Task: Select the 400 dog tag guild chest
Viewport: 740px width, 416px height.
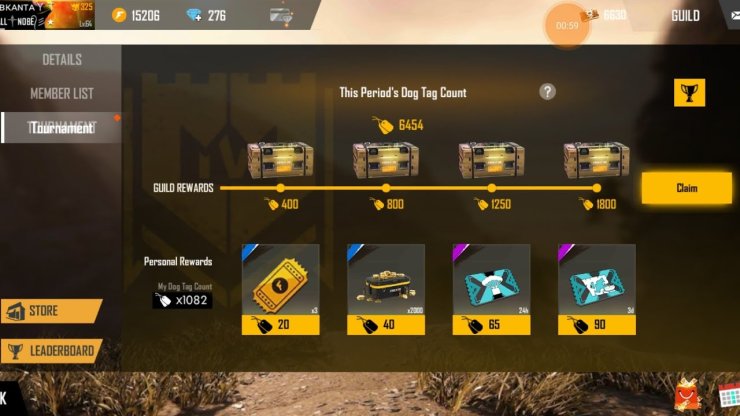Action: tap(280, 160)
